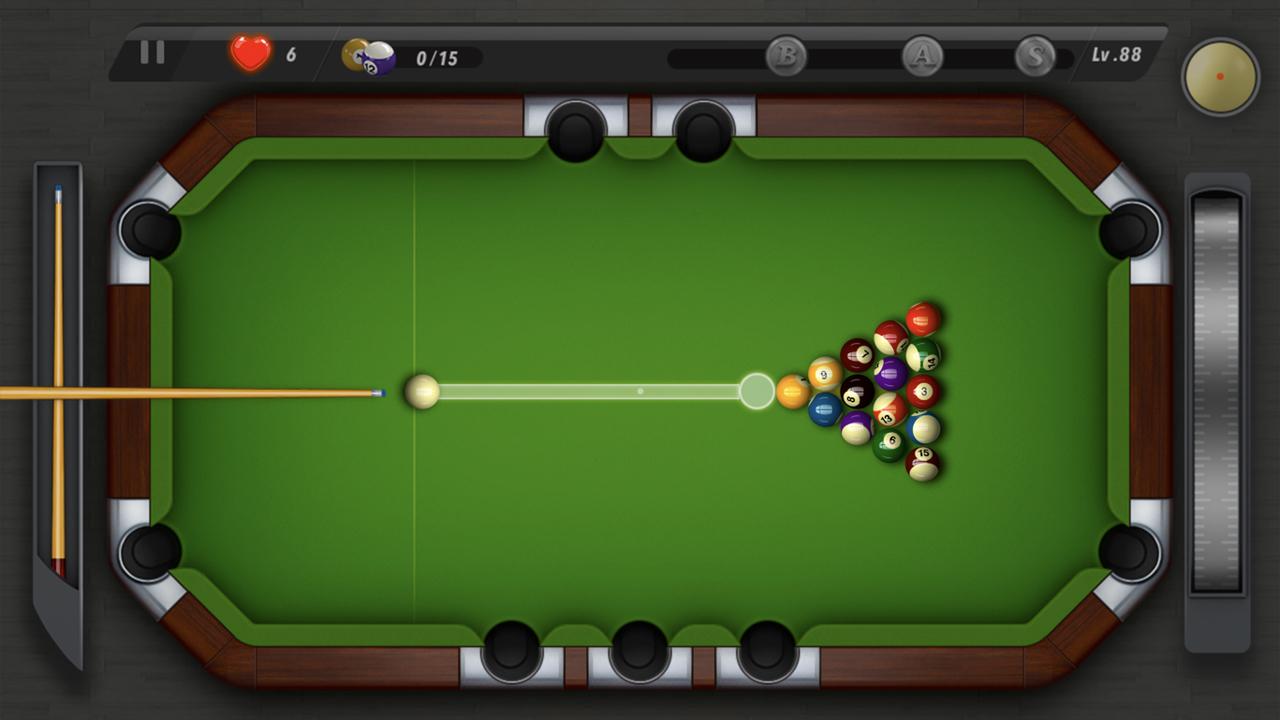Click the A rank medal on progress bar
The height and width of the screenshot is (720, 1280).
(x=922, y=58)
